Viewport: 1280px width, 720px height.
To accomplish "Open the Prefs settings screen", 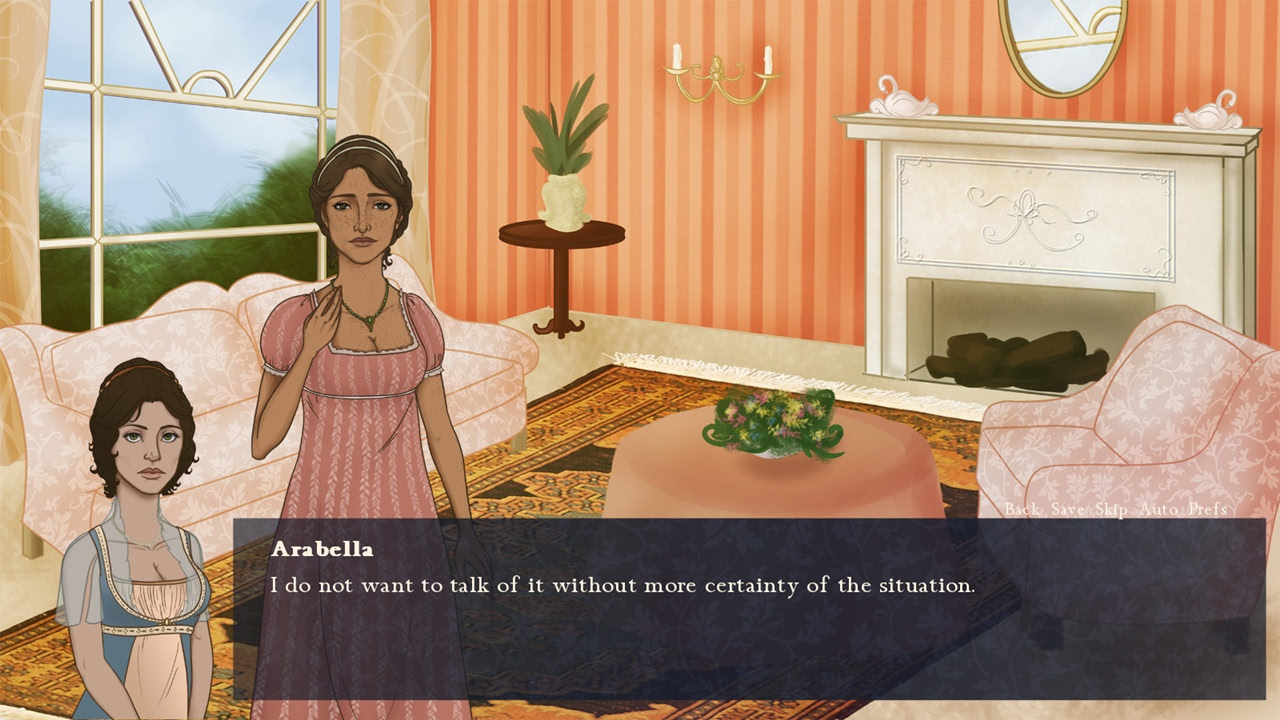I will (1210, 510).
